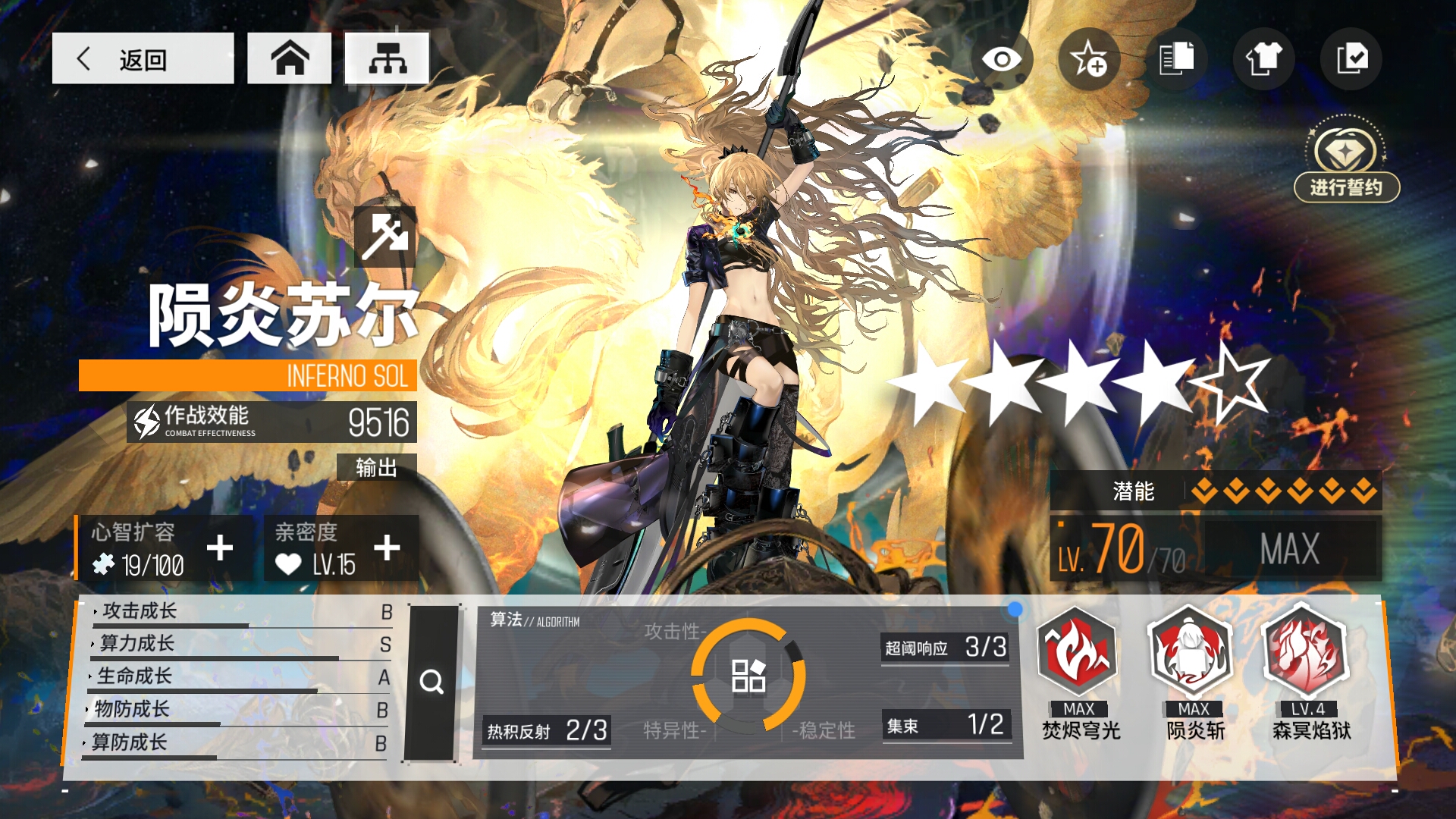Click the 返回 back button

pos(143,58)
